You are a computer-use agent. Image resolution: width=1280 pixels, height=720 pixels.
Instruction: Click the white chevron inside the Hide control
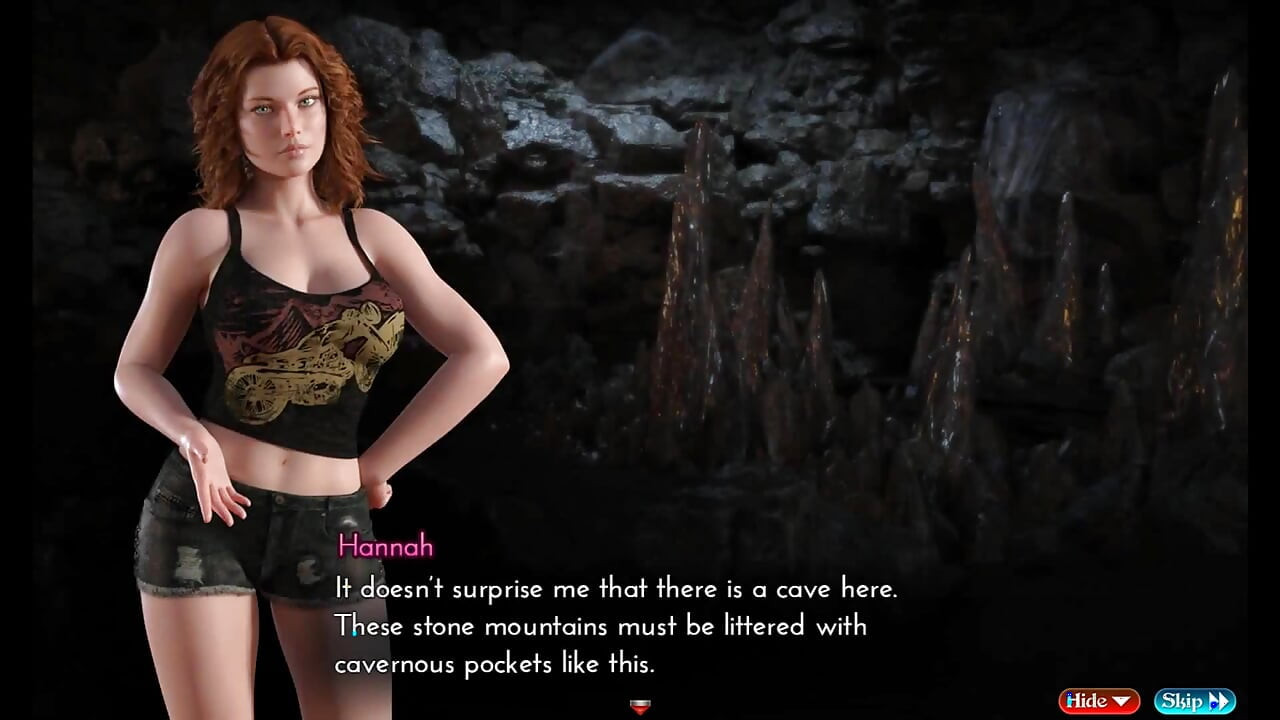coord(1121,700)
